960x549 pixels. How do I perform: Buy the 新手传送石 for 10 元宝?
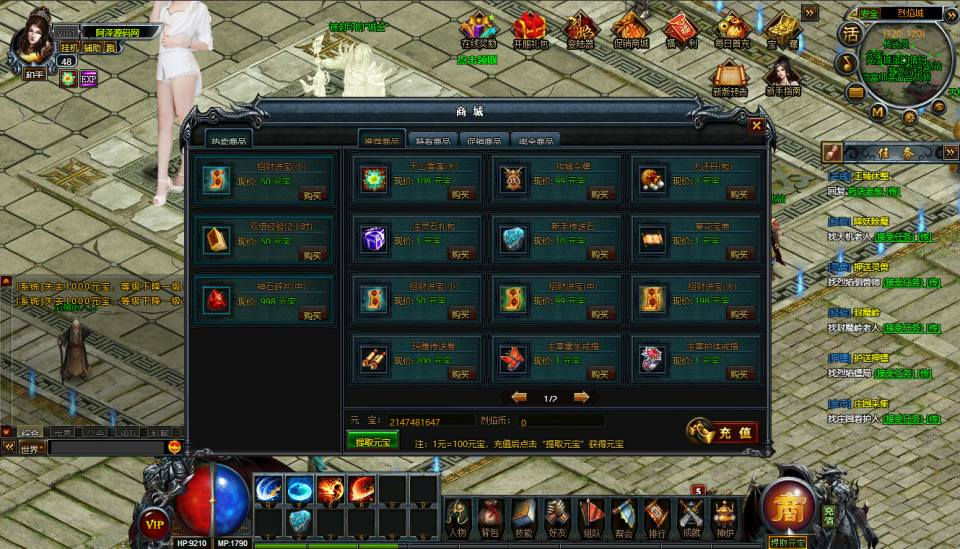[x=595, y=255]
